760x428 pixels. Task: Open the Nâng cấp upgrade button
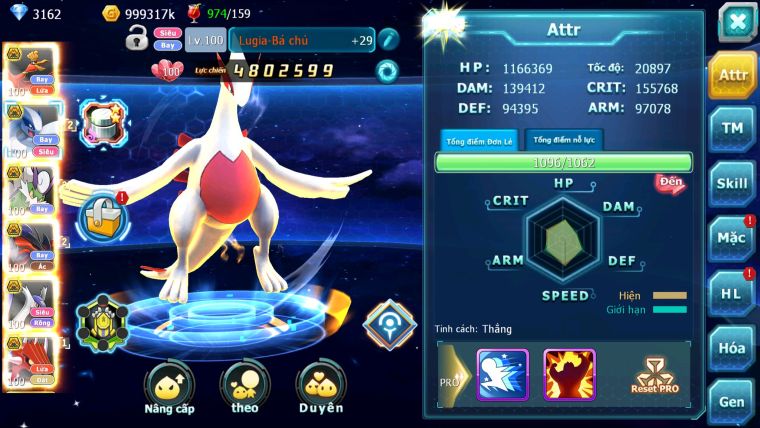pyautogui.click(x=169, y=388)
